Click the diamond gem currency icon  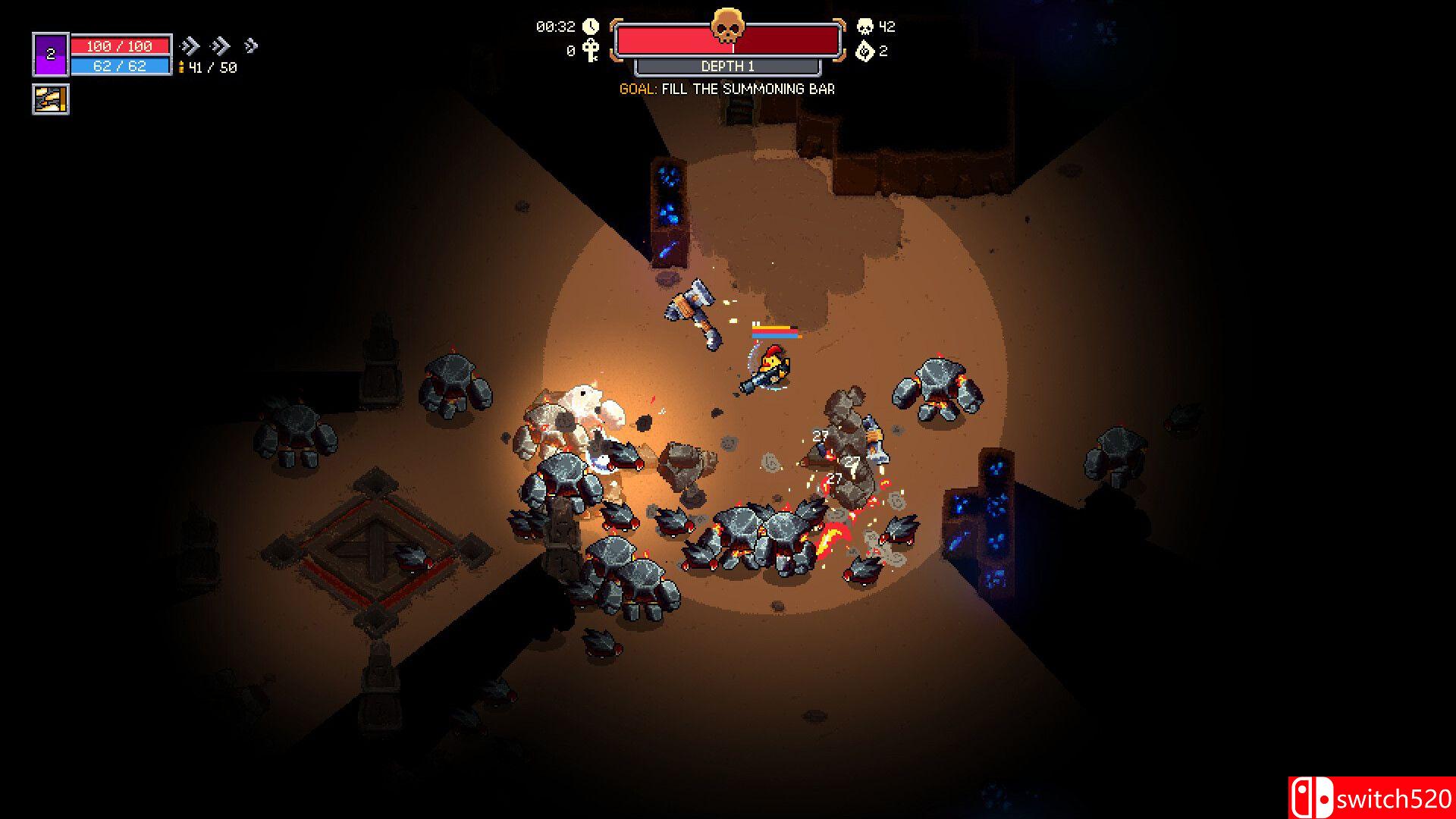tap(864, 51)
